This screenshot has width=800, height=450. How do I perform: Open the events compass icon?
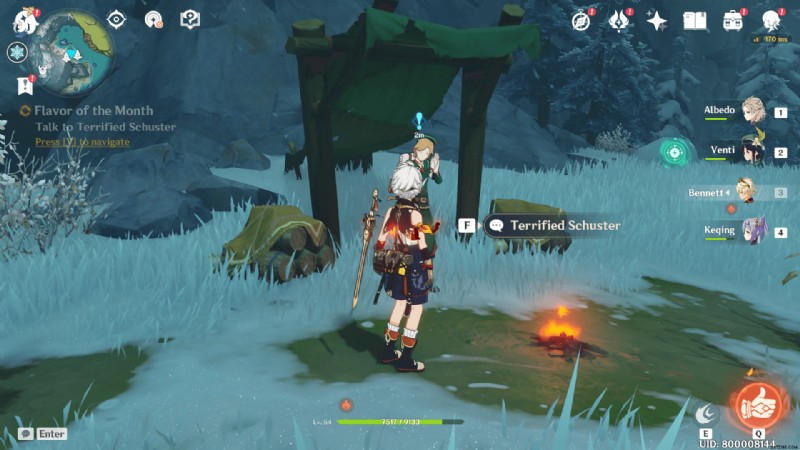(581, 20)
